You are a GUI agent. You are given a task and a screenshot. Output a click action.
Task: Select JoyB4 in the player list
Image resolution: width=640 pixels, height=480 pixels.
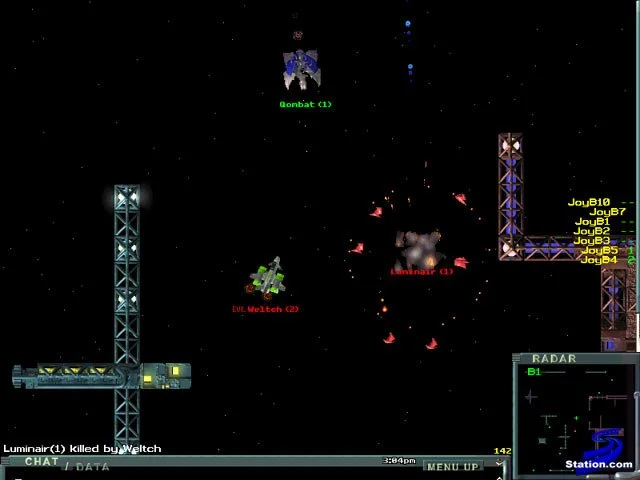(598, 260)
